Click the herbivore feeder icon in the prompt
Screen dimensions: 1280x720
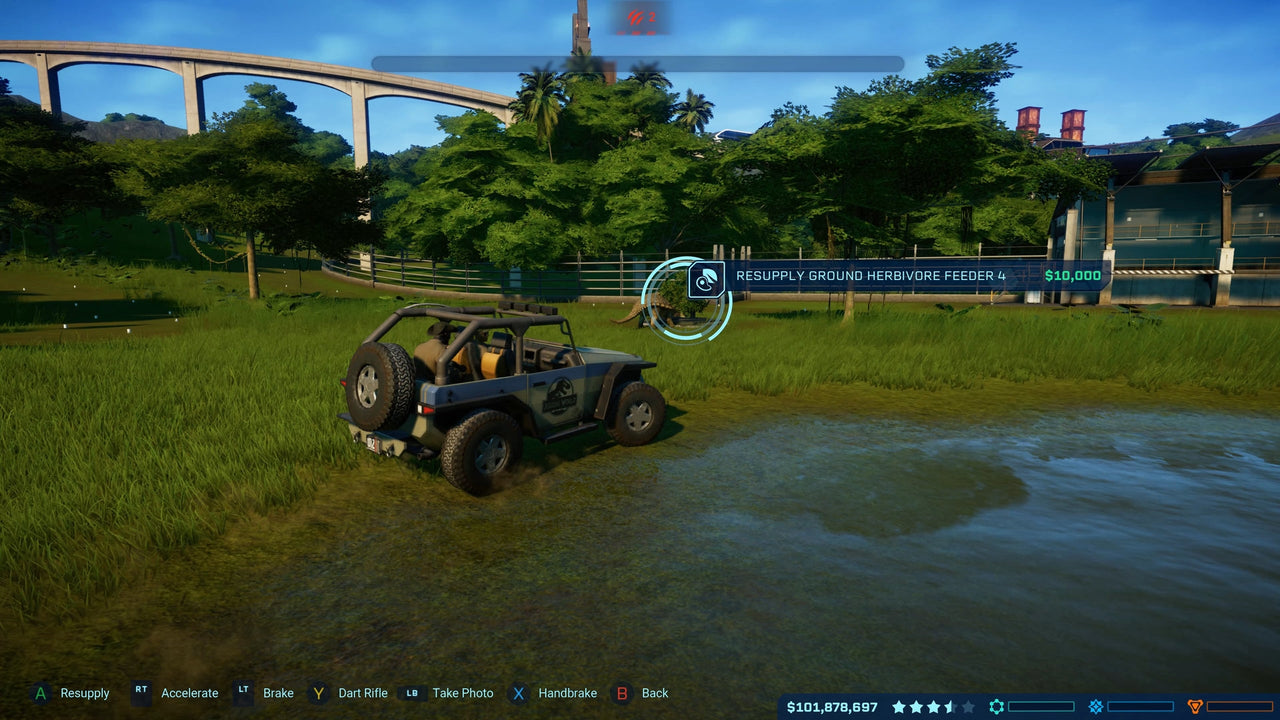tap(705, 281)
